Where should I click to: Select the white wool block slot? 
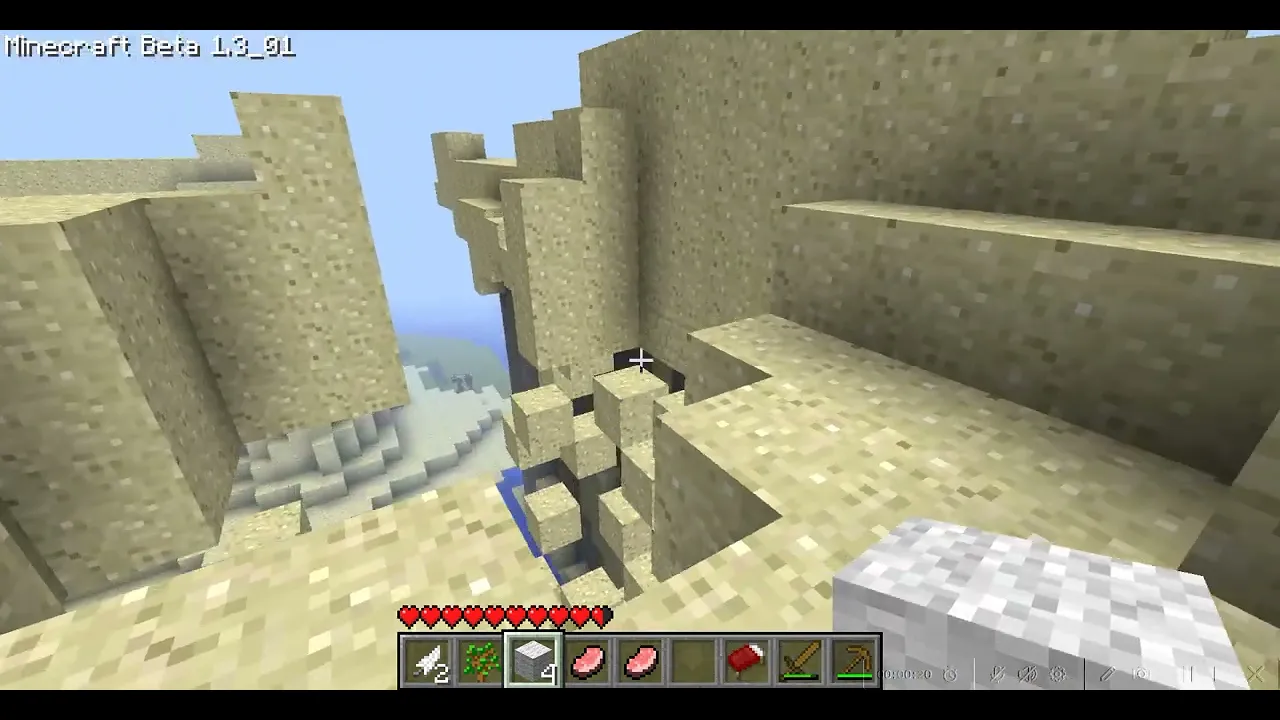coord(533,661)
